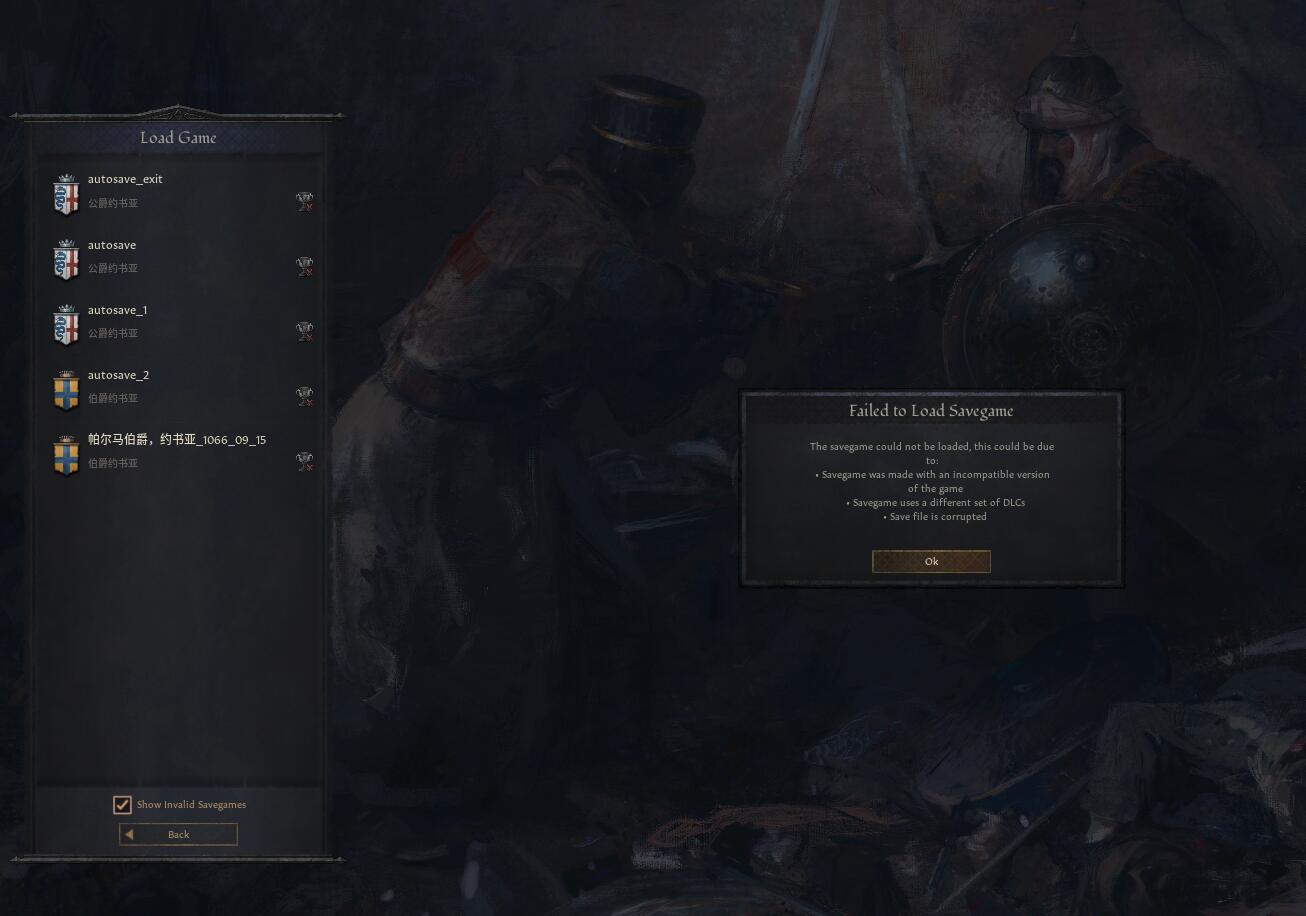Click the Failed to Load Savegame dialog header
Image resolution: width=1306 pixels, height=916 pixels.
(x=931, y=410)
